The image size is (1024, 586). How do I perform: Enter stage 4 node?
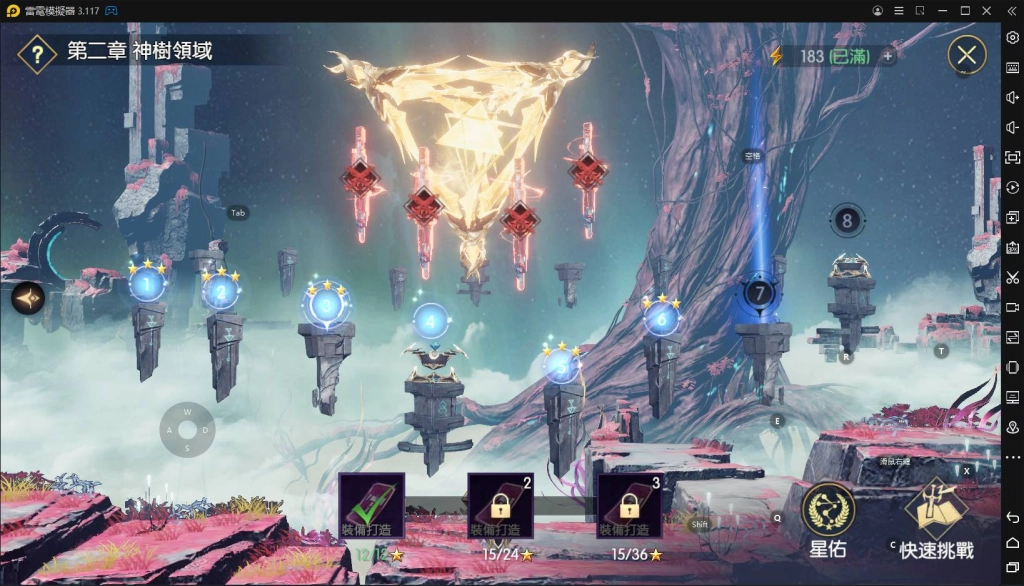pos(430,321)
